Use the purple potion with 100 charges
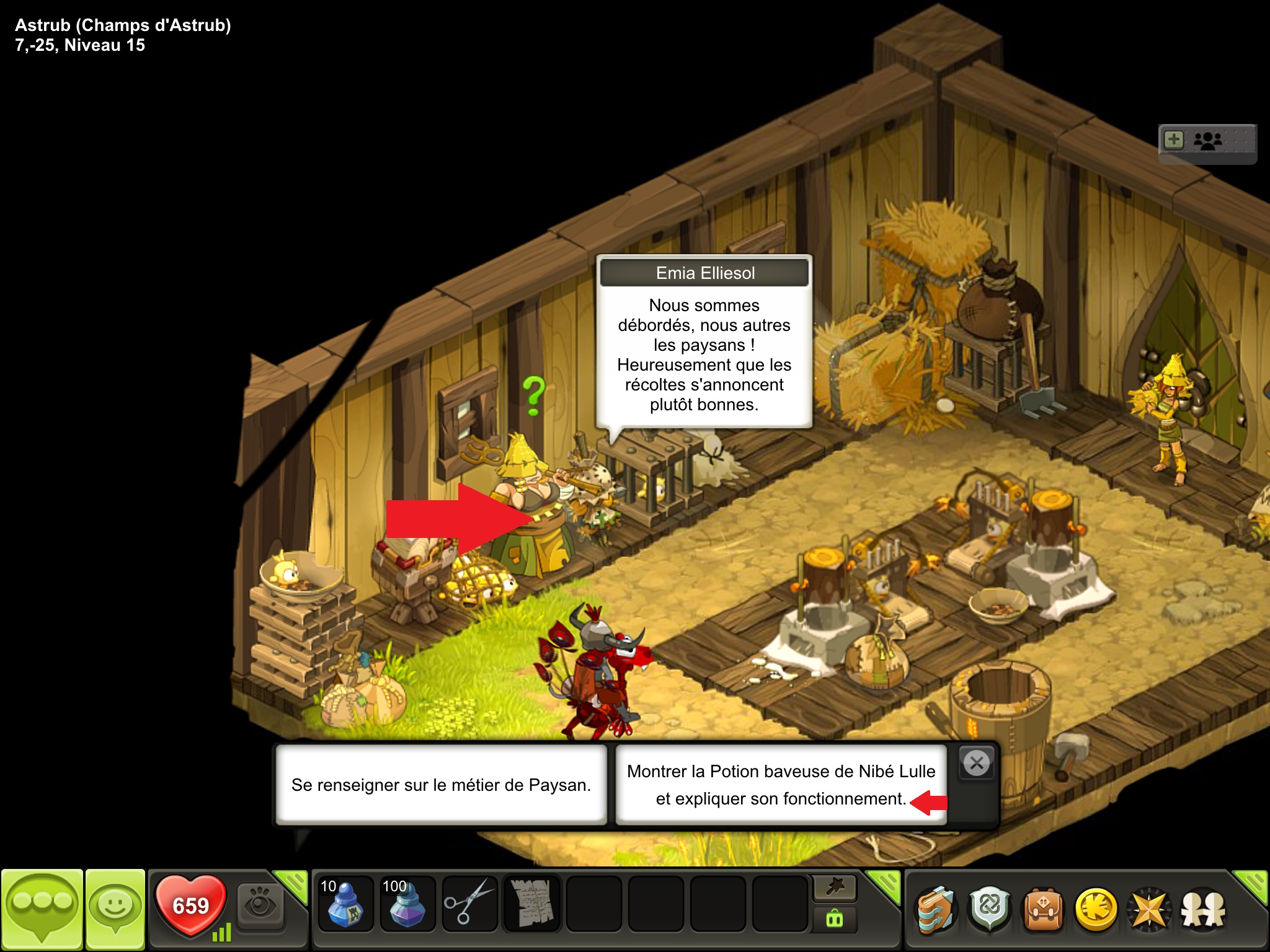This screenshot has height=952, width=1270. (407, 904)
